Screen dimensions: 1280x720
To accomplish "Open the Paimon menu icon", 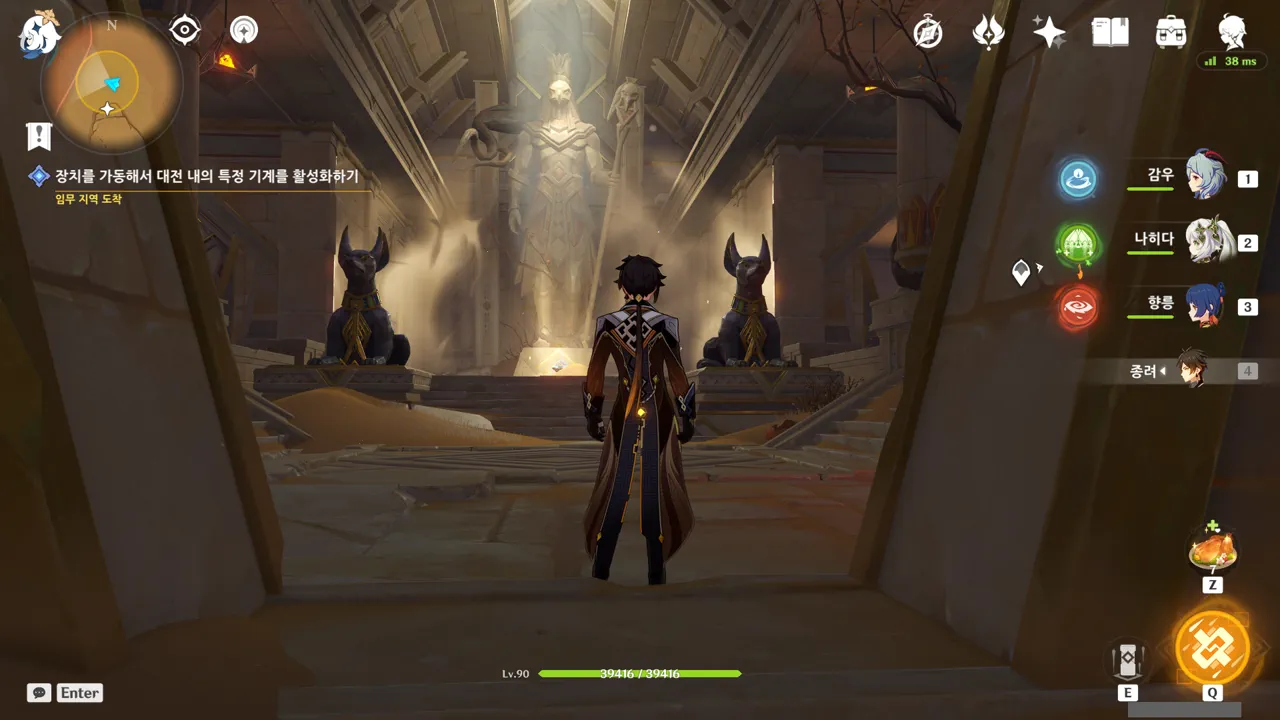I will coord(40,34).
